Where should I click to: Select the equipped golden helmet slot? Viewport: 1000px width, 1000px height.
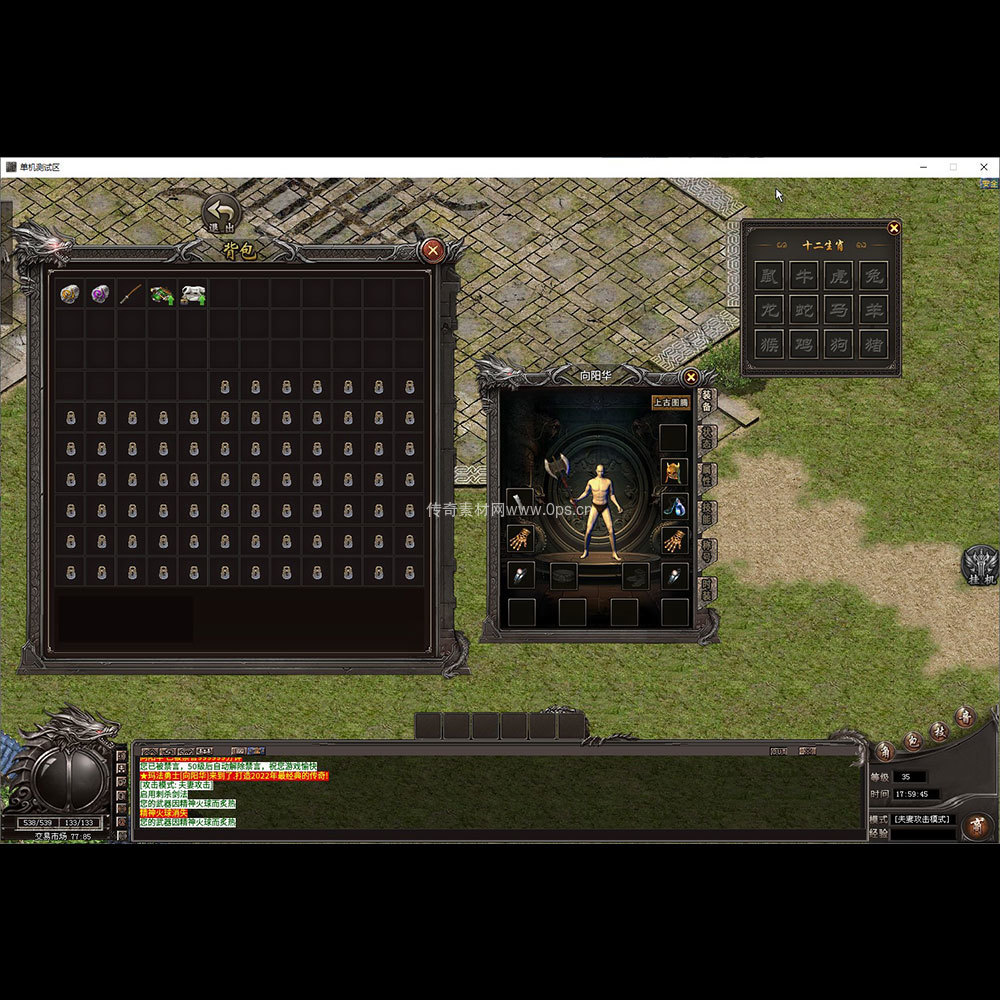pos(674,471)
